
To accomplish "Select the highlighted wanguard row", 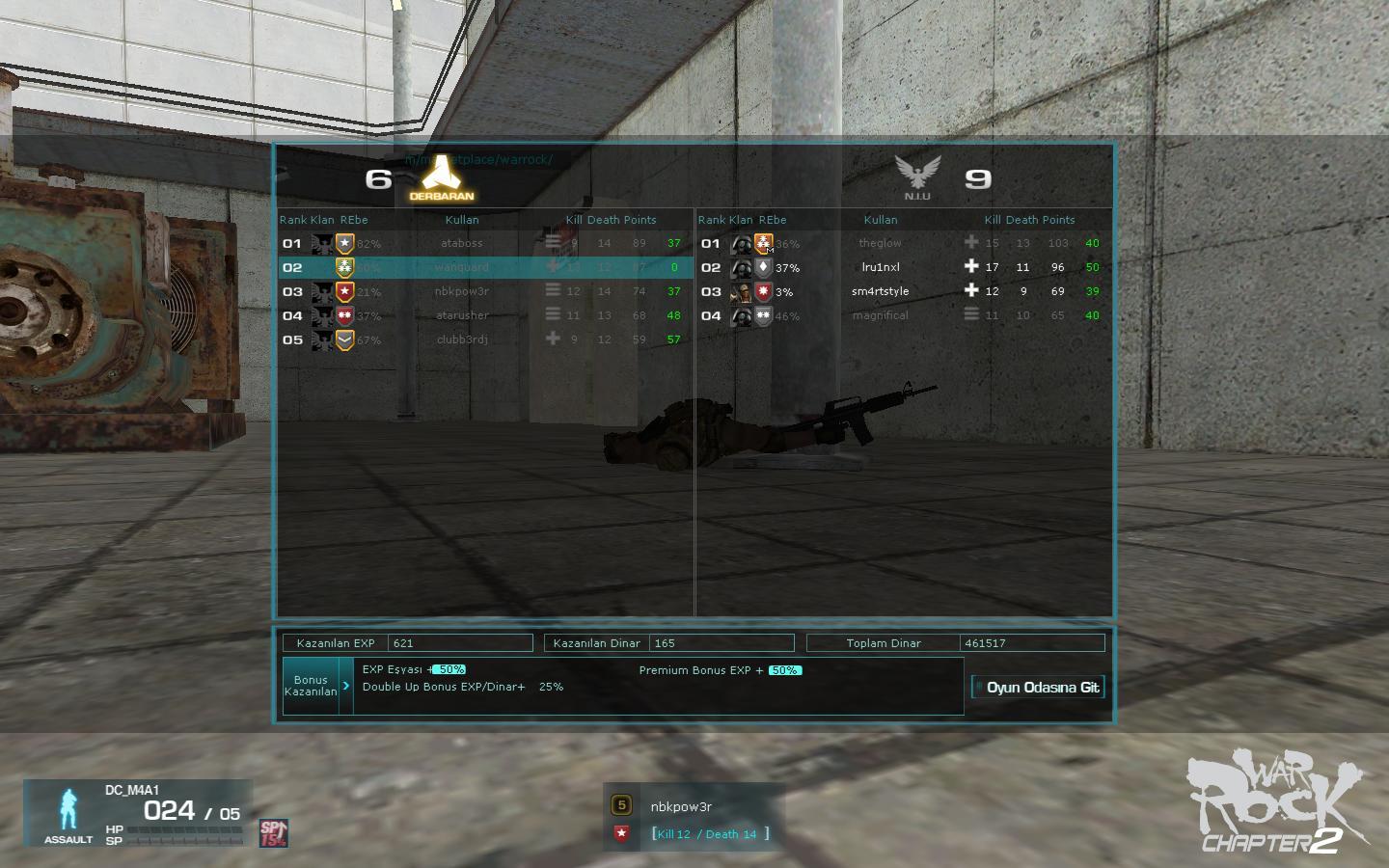I will (462, 267).
